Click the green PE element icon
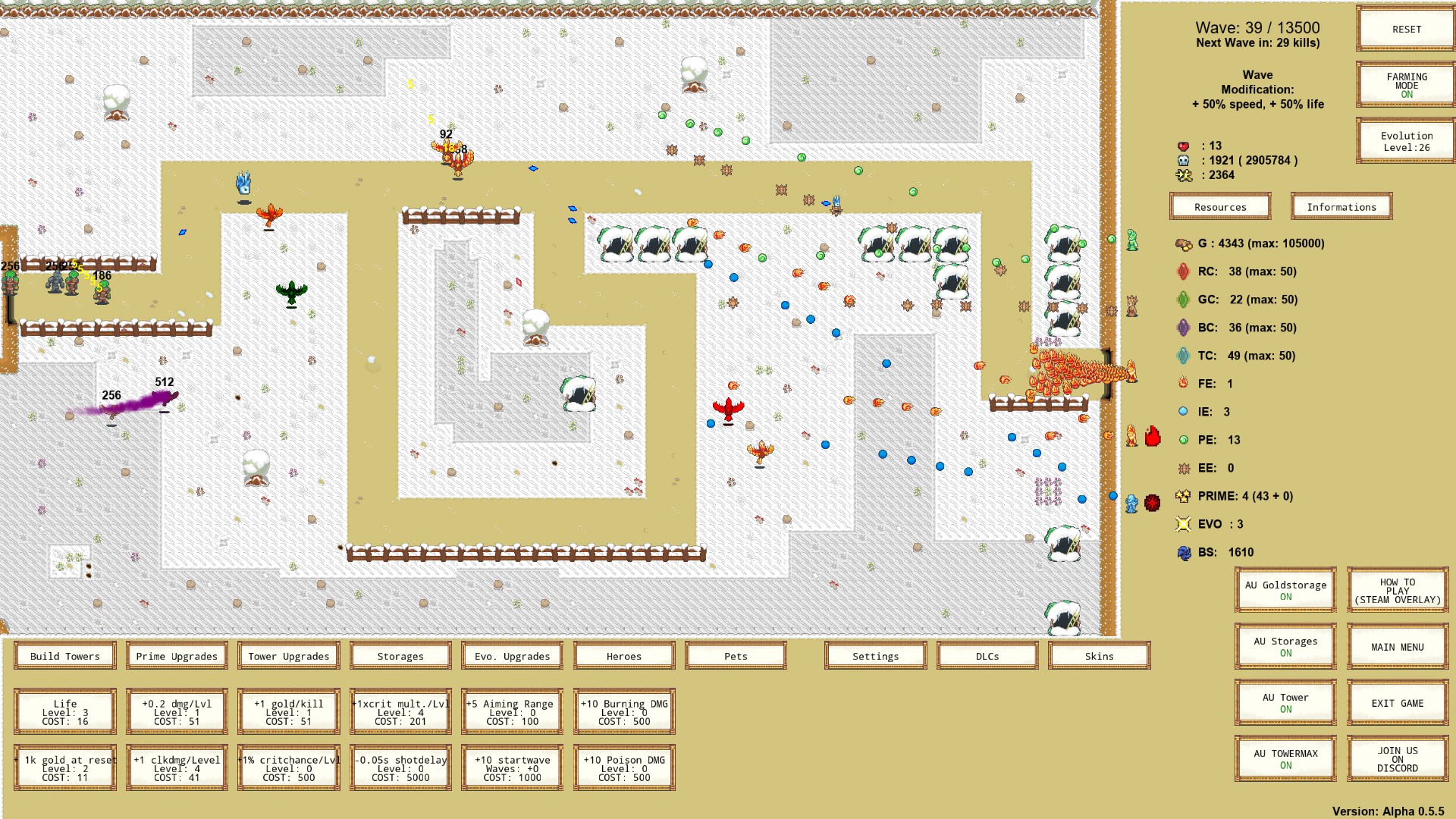 click(1183, 440)
